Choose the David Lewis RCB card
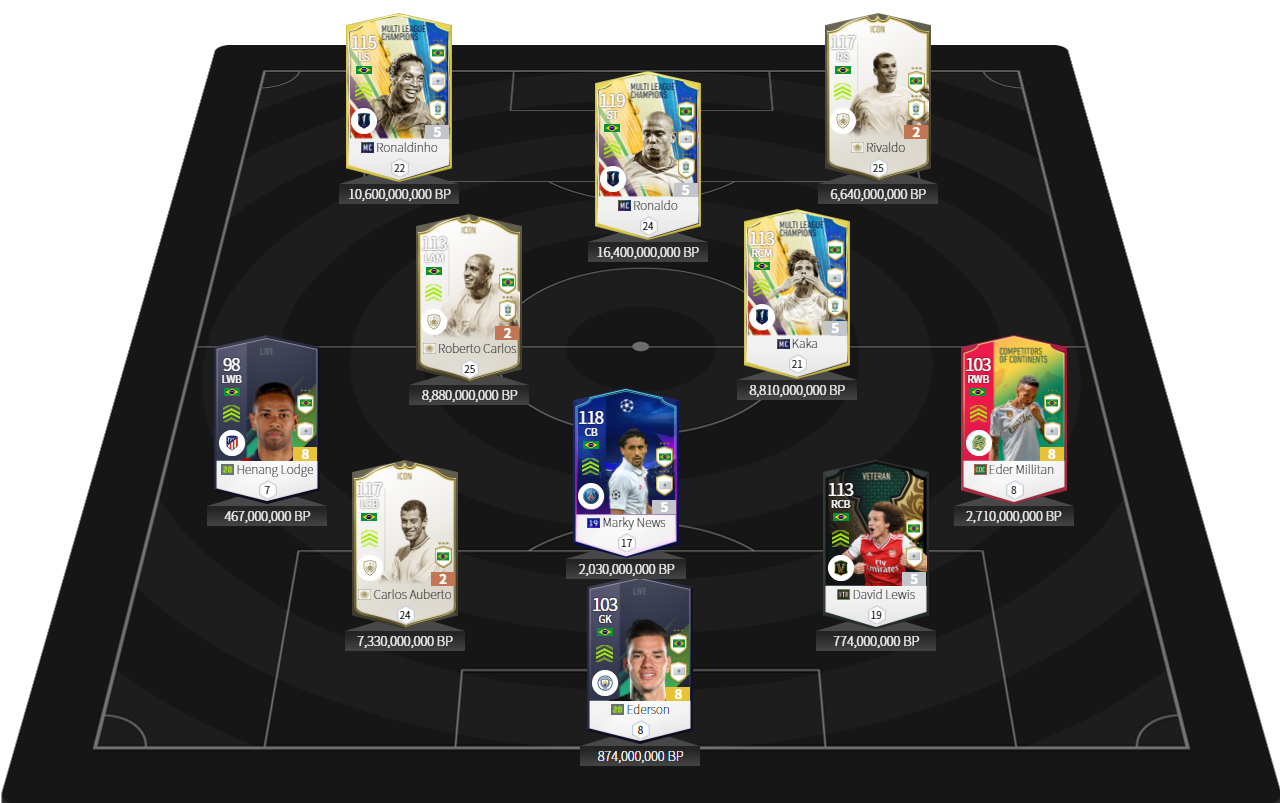This screenshot has height=803, width=1280. click(876, 535)
